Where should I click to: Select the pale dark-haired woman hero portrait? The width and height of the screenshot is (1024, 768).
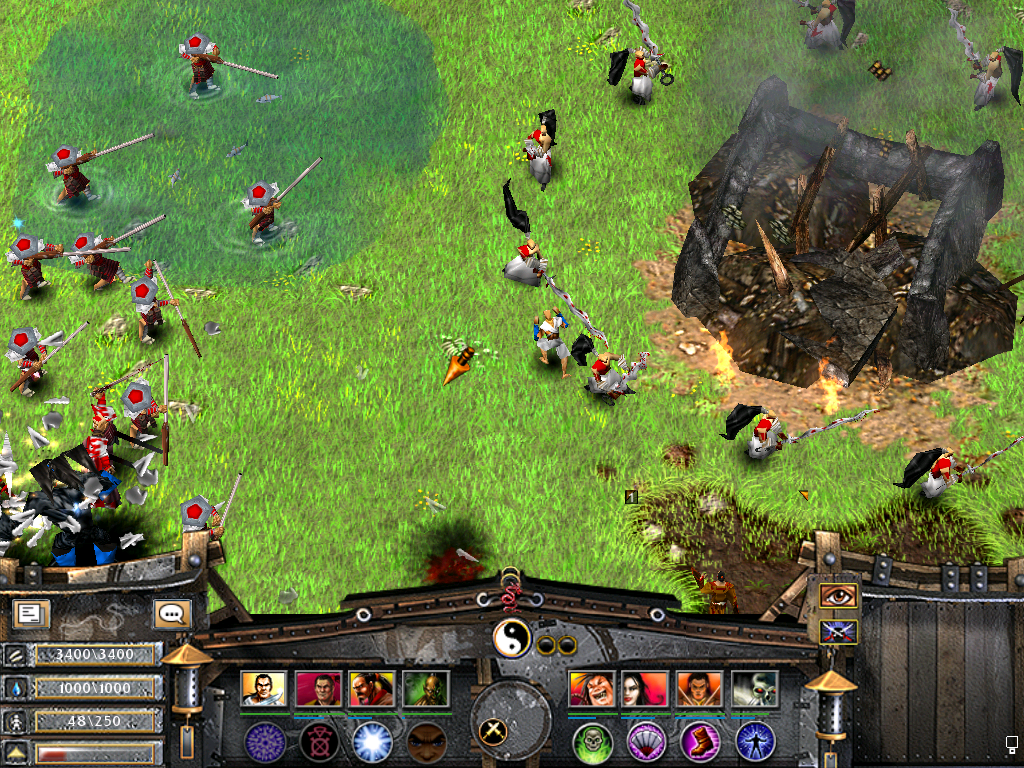646,689
